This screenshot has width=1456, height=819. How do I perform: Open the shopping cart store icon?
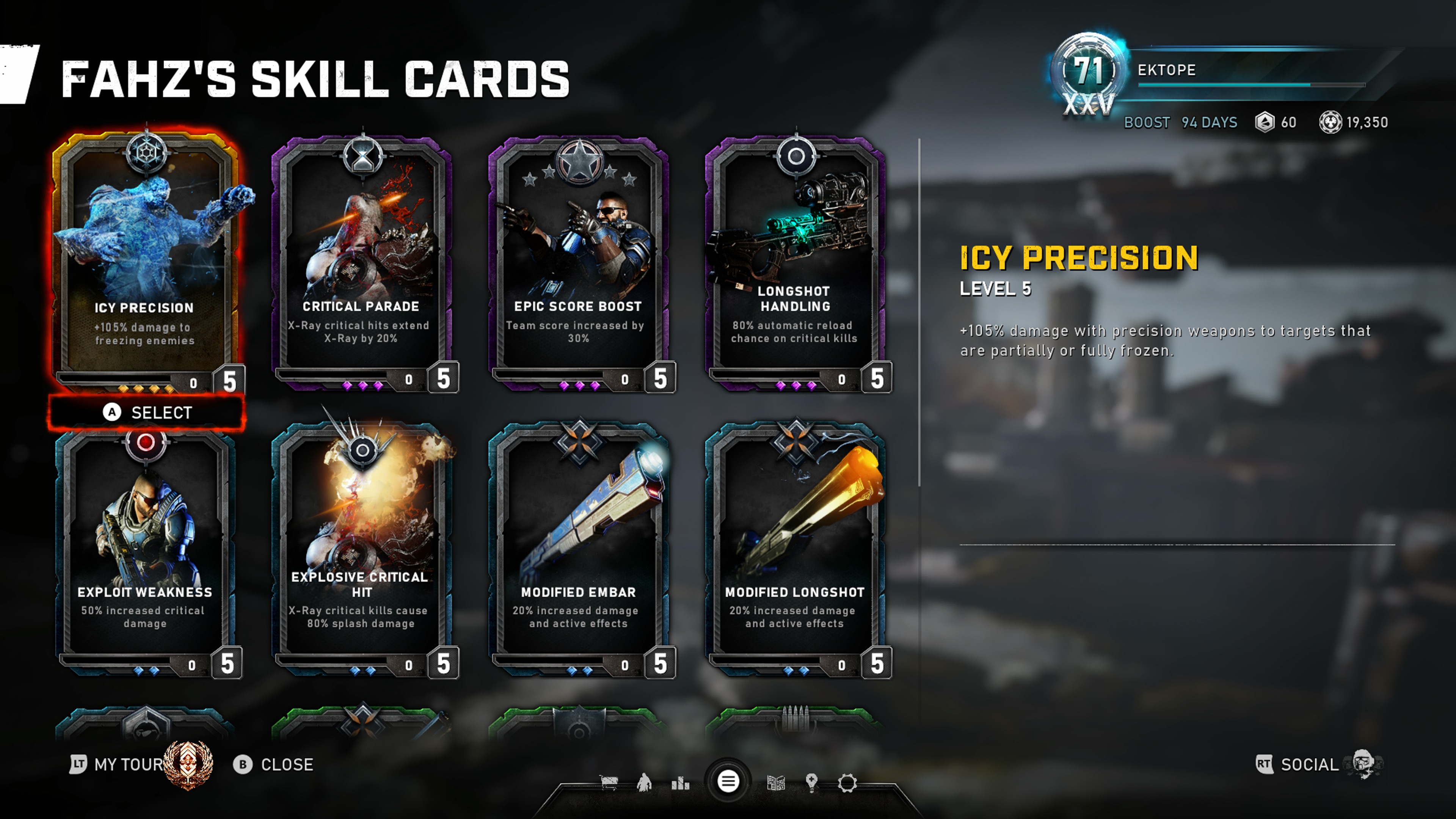pos(609,783)
